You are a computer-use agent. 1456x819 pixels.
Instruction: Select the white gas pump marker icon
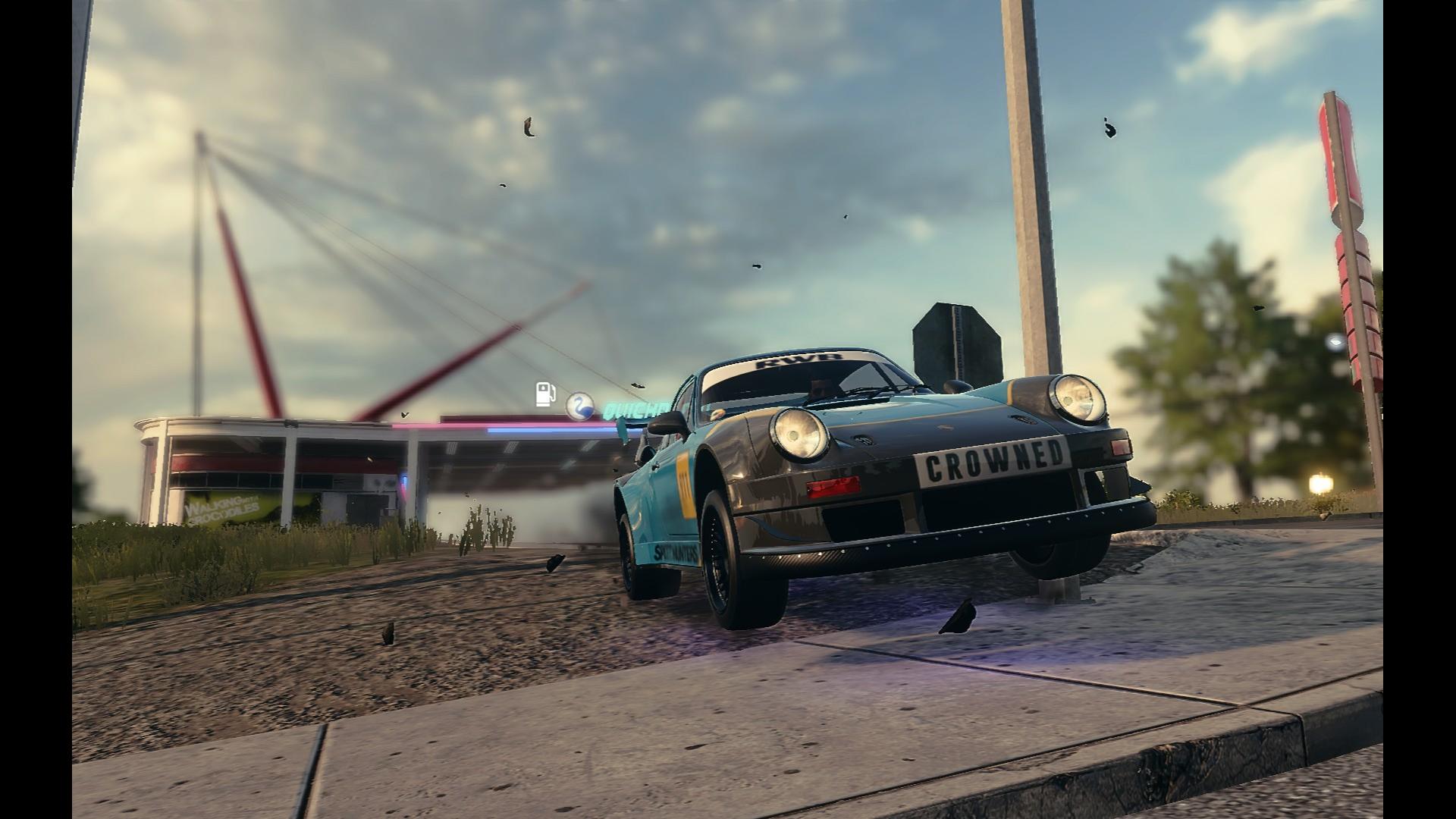(545, 394)
